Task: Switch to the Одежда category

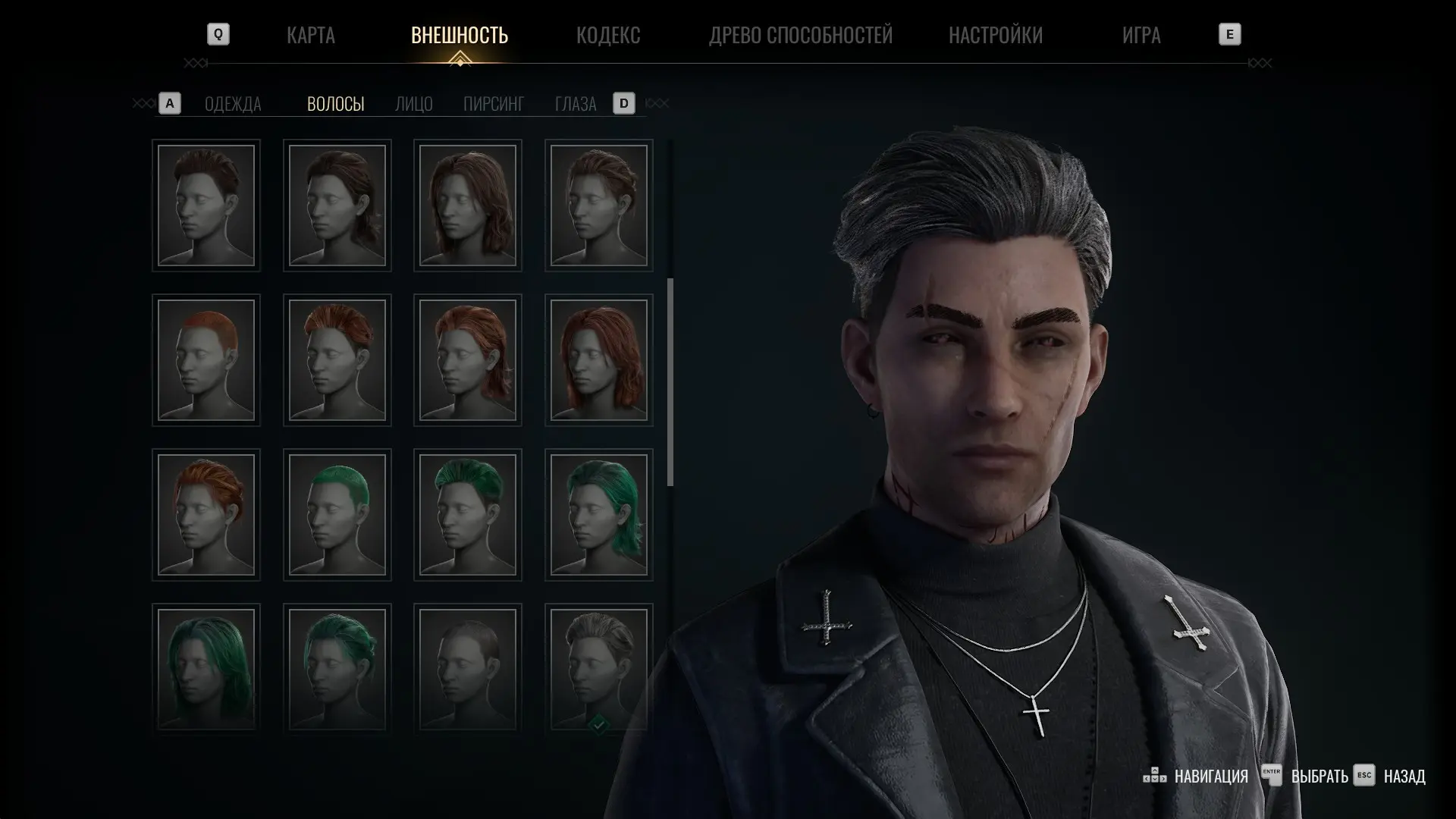Action: click(x=233, y=104)
